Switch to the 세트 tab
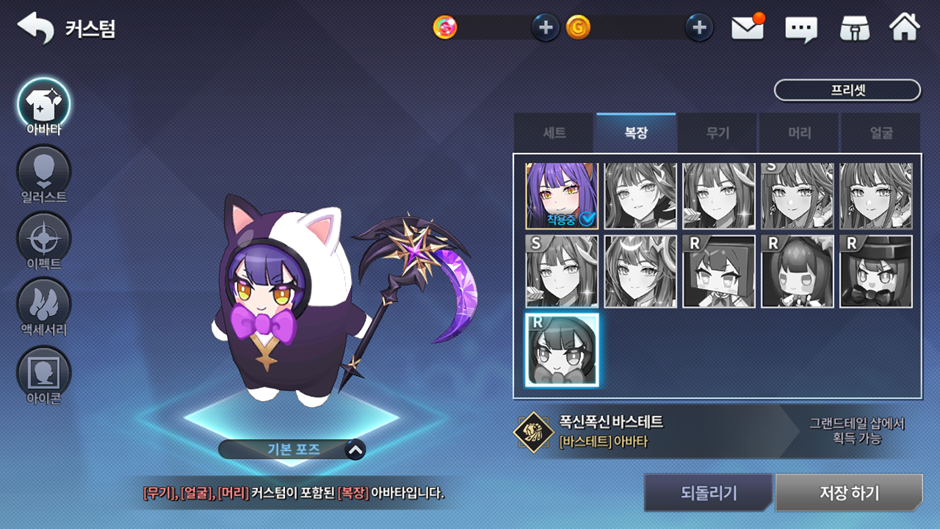This screenshot has width=940, height=529. (554, 133)
